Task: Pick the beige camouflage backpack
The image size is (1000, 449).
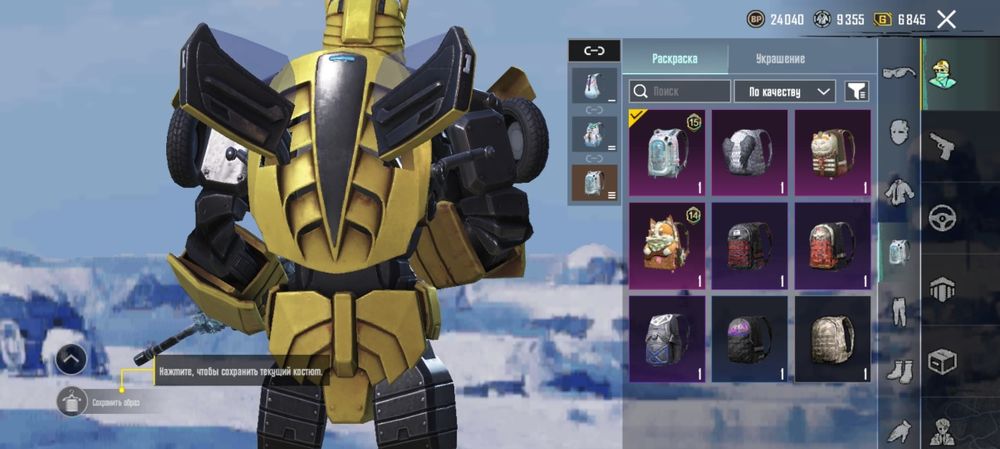Action: click(x=832, y=340)
